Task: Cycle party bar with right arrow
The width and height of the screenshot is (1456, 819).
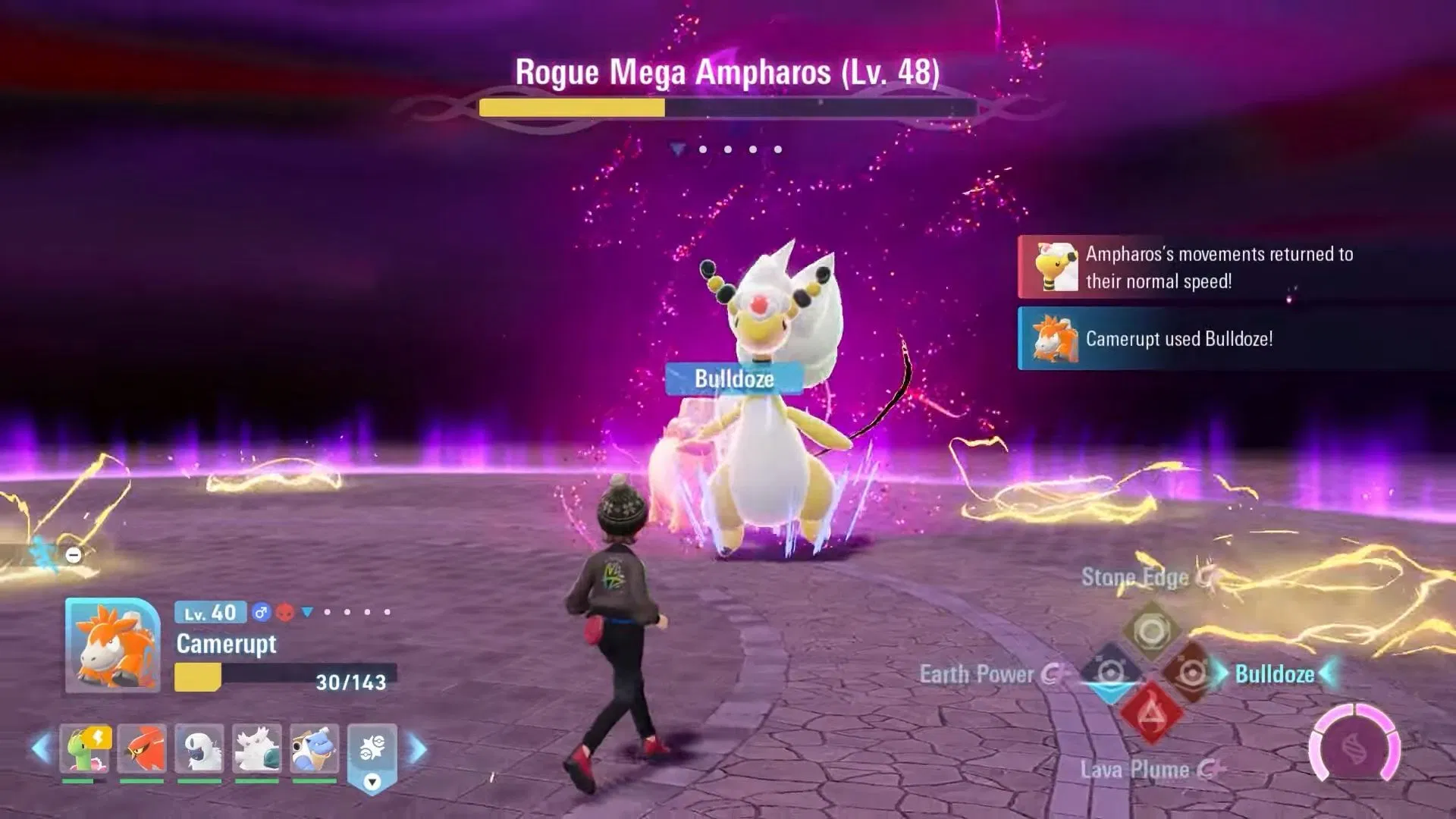Action: [x=418, y=749]
